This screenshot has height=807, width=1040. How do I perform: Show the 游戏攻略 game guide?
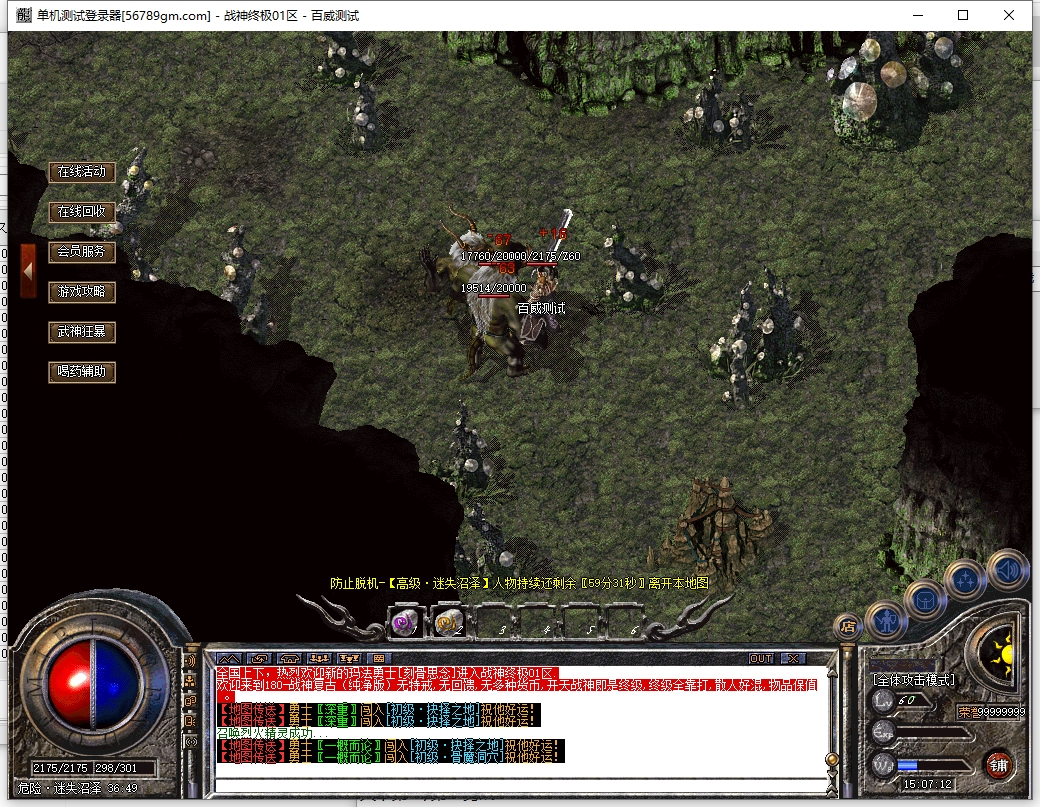pyautogui.click(x=81, y=292)
